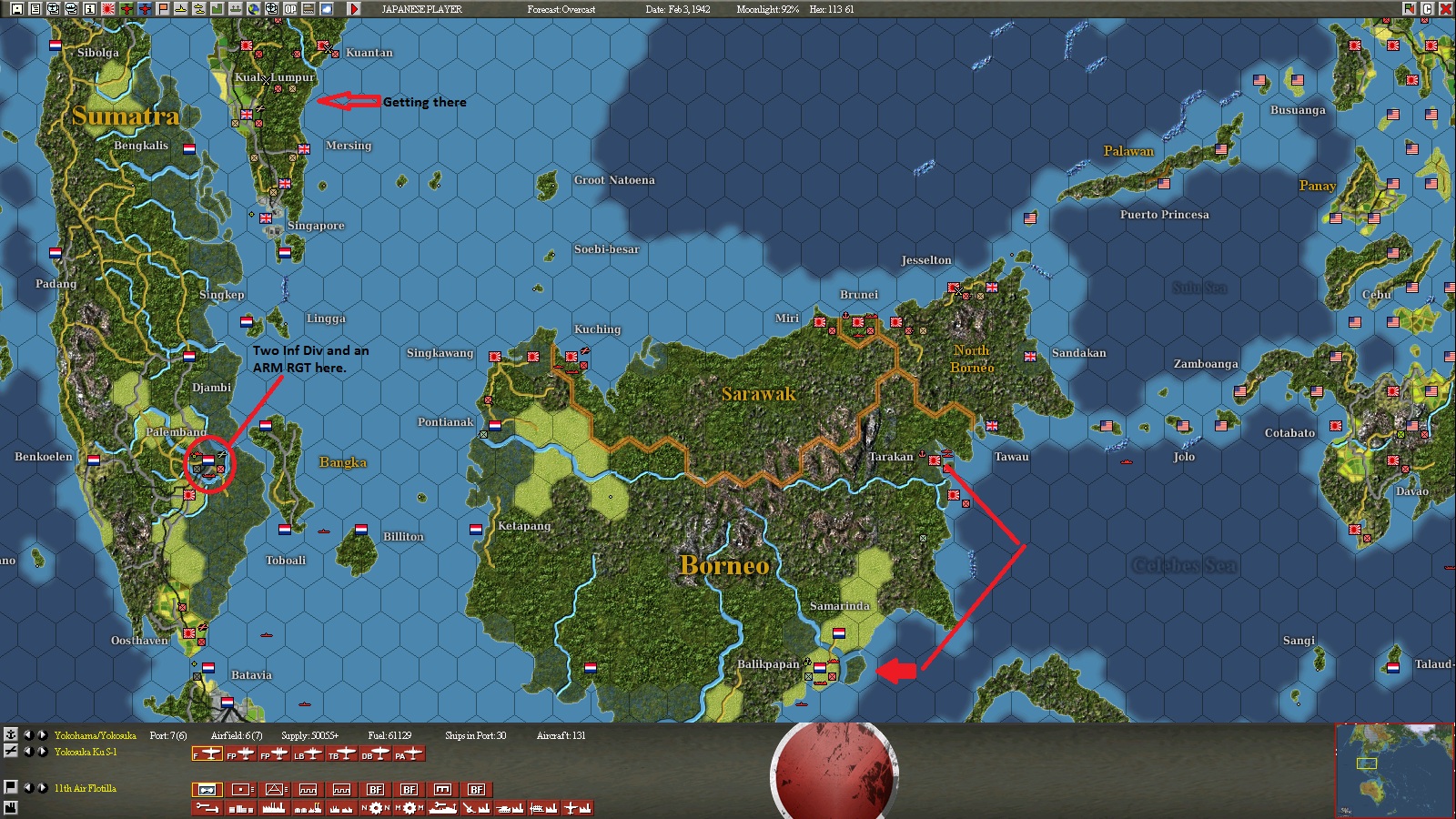This screenshot has height=819, width=1456.
Task: Select the green Japanese aircraft icon
Action: click(x=125, y=9)
